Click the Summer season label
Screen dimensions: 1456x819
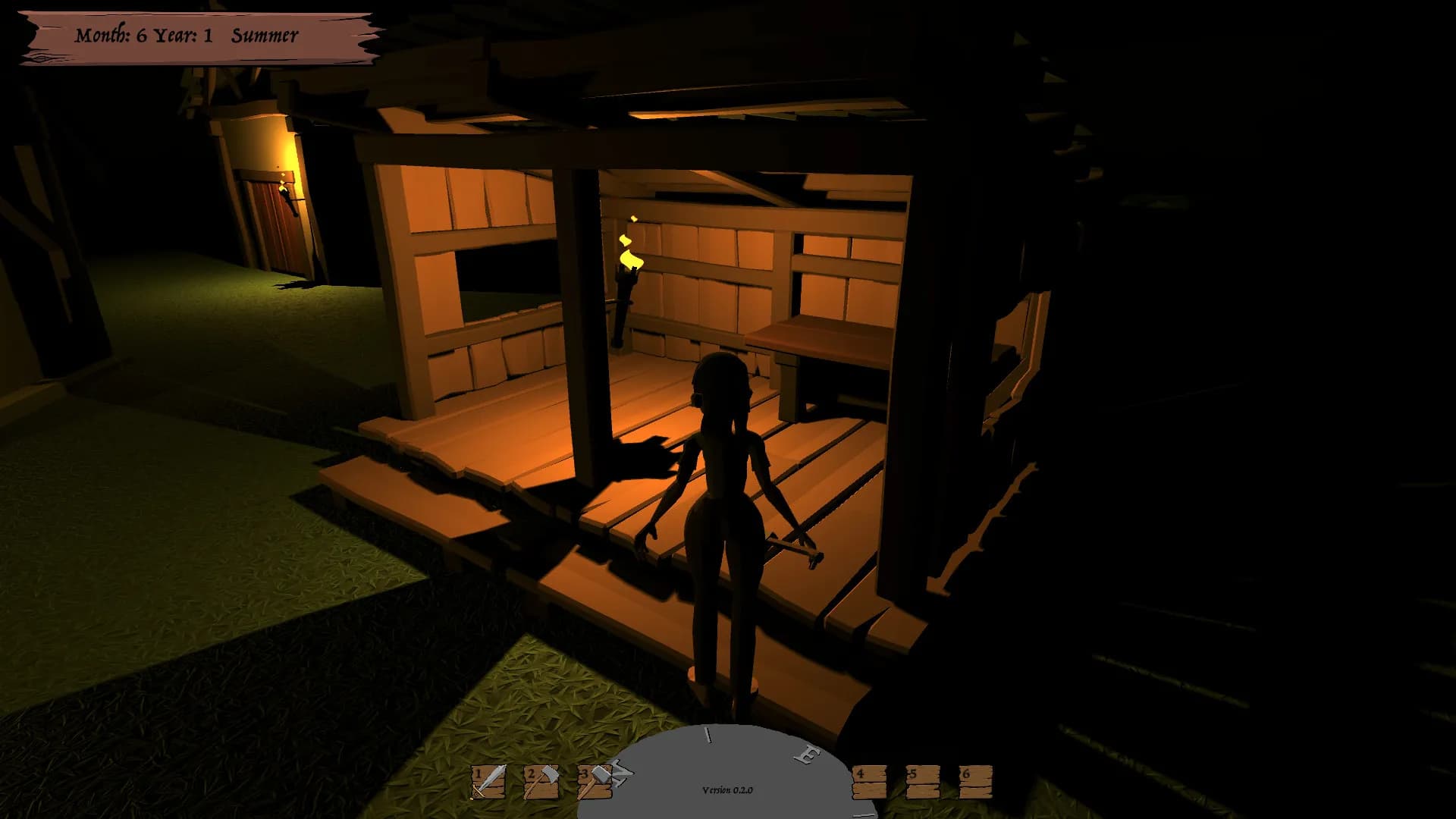[265, 34]
